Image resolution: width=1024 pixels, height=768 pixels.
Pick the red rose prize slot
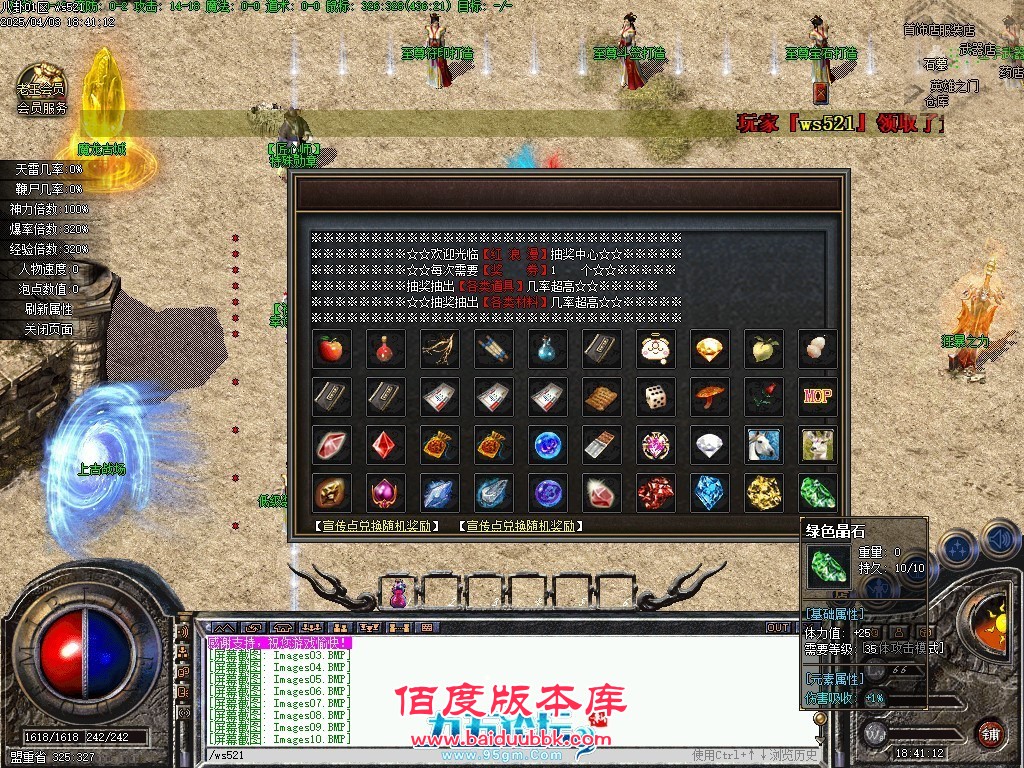pos(764,397)
